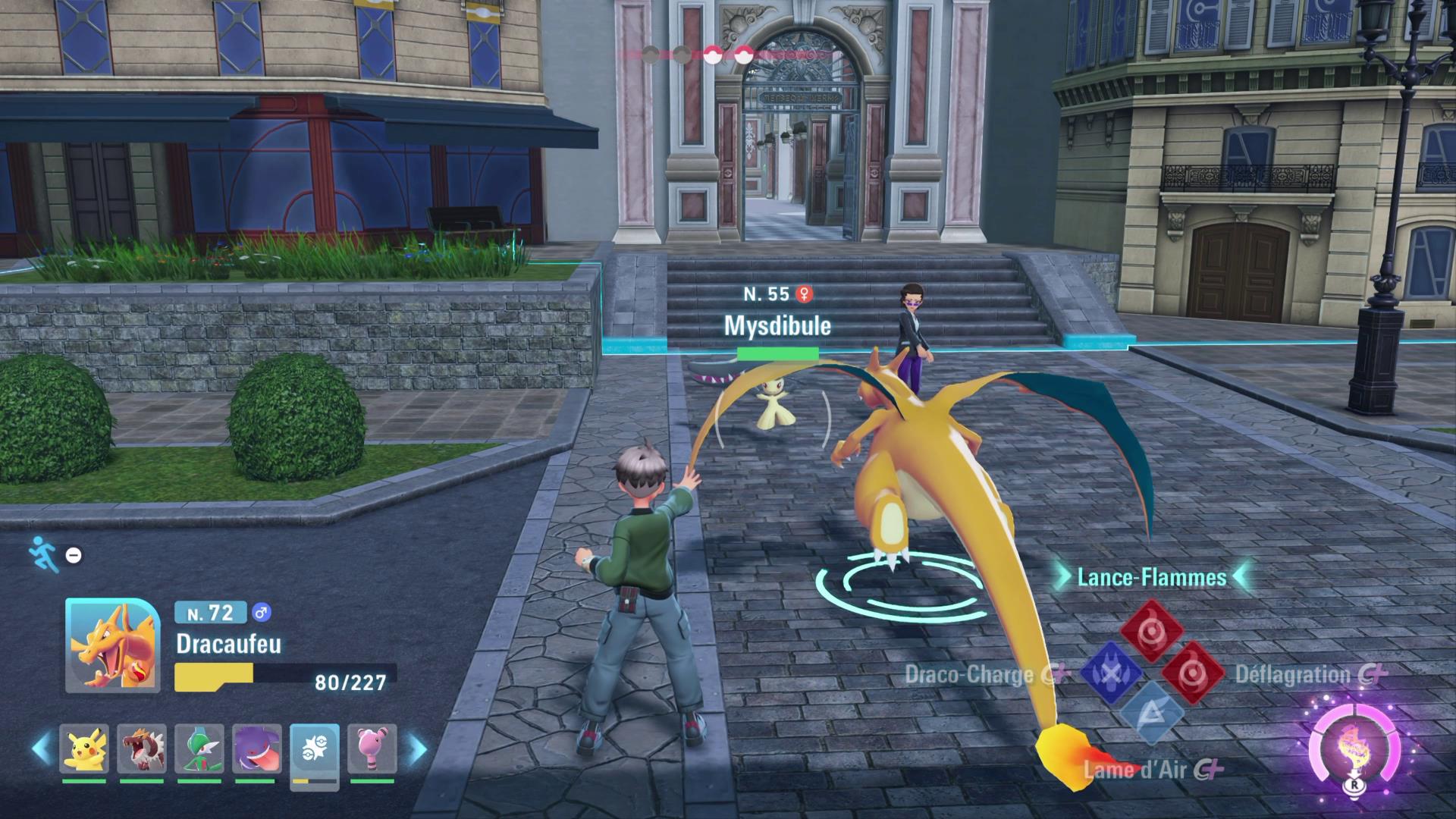Select the Gengar party slot
The image size is (1456, 819).
[x=257, y=749]
